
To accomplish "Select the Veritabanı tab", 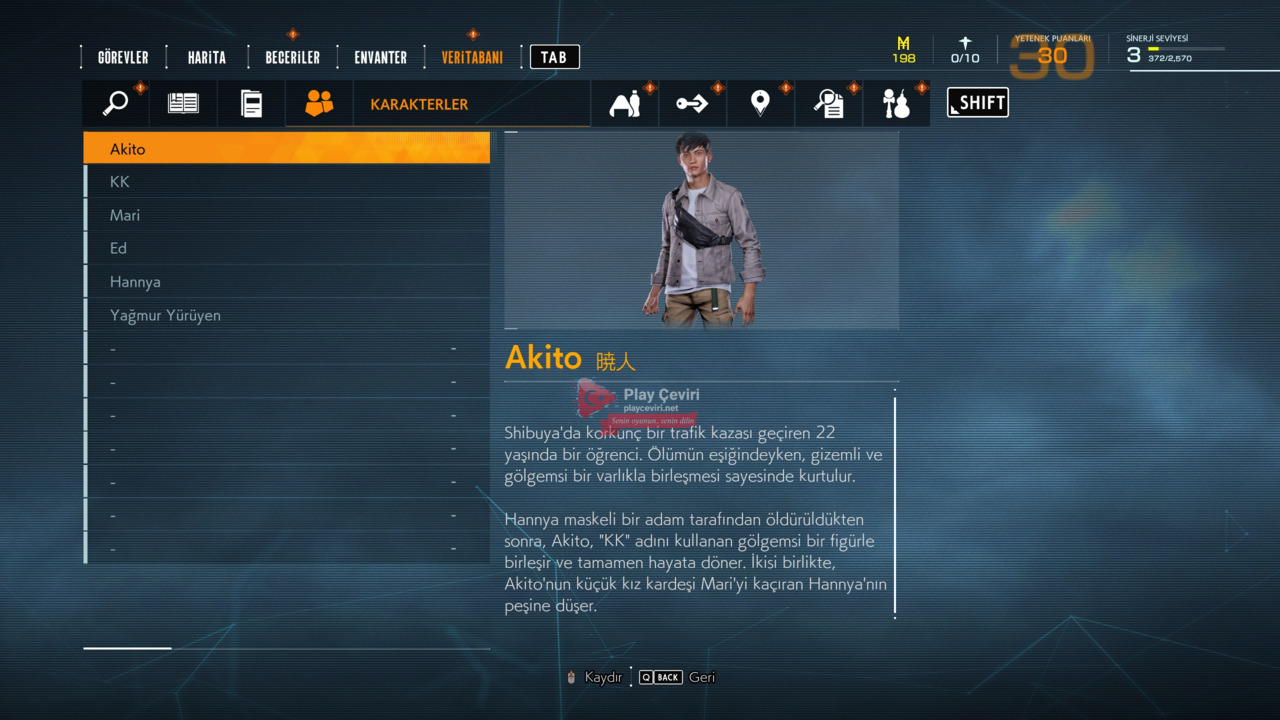I will pos(472,57).
